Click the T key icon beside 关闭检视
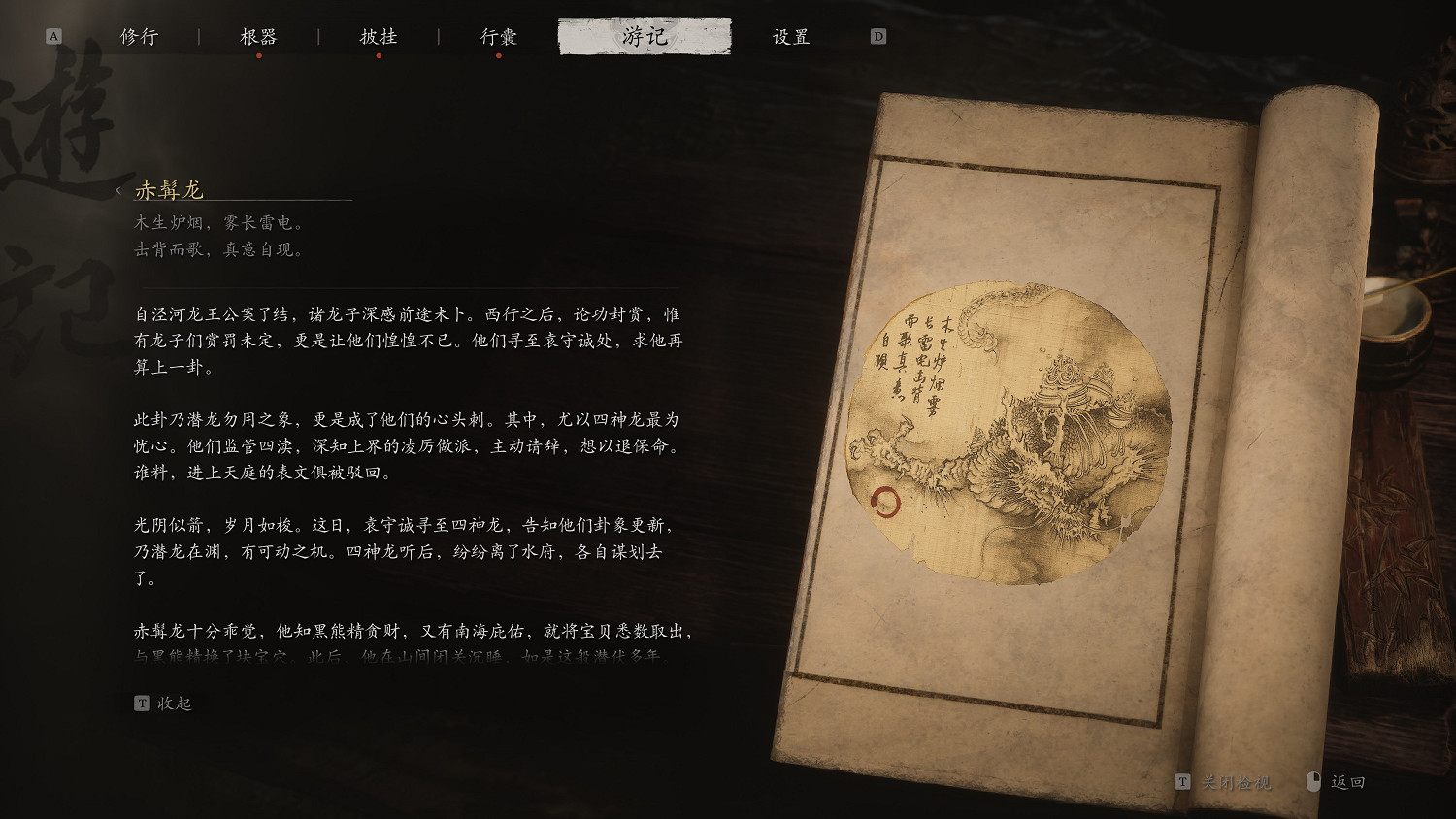This screenshot has height=819, width=1456. pyautogui.click(x=1182, y=780)
